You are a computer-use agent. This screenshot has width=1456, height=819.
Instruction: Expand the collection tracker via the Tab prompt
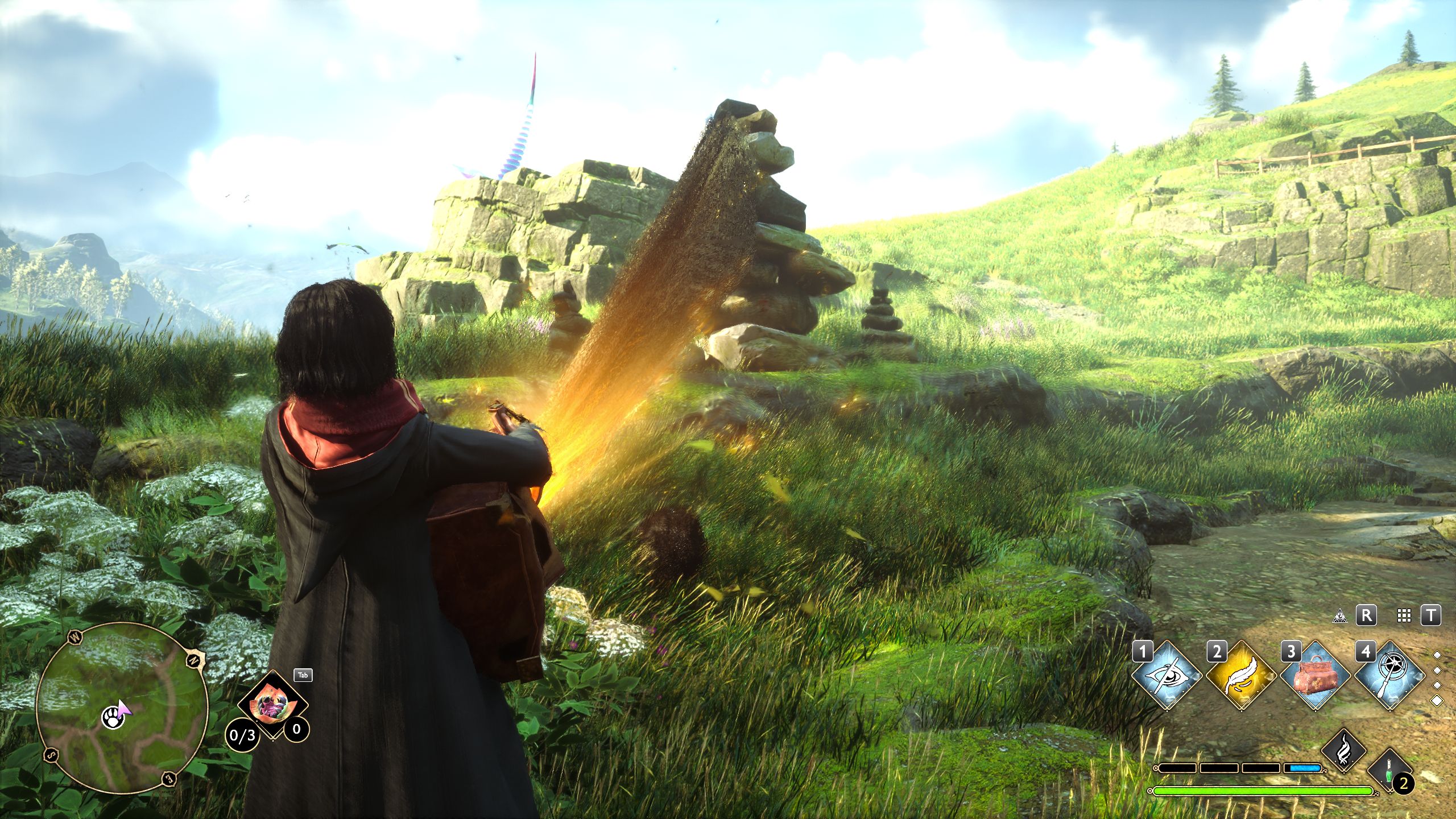coord(302,675)
